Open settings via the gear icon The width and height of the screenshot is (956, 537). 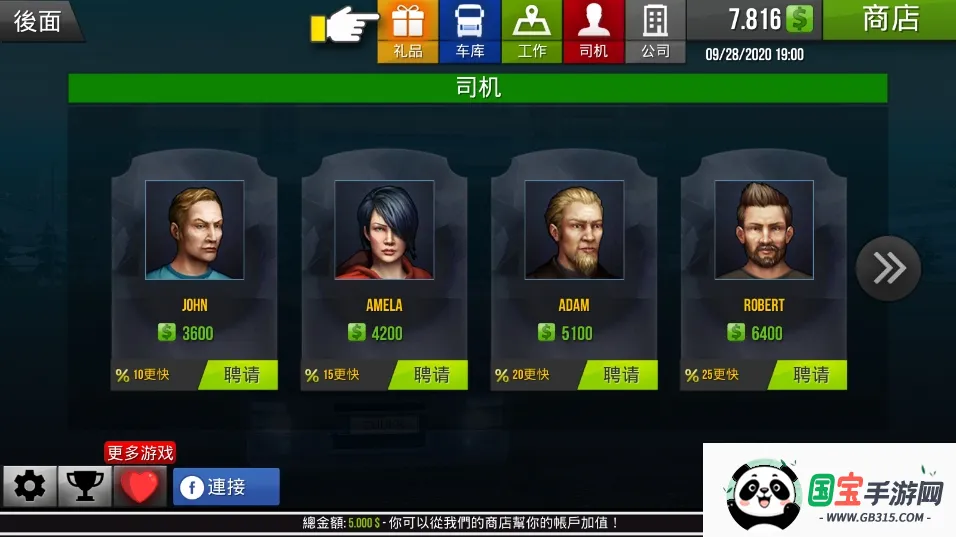[x=30, y=487]
